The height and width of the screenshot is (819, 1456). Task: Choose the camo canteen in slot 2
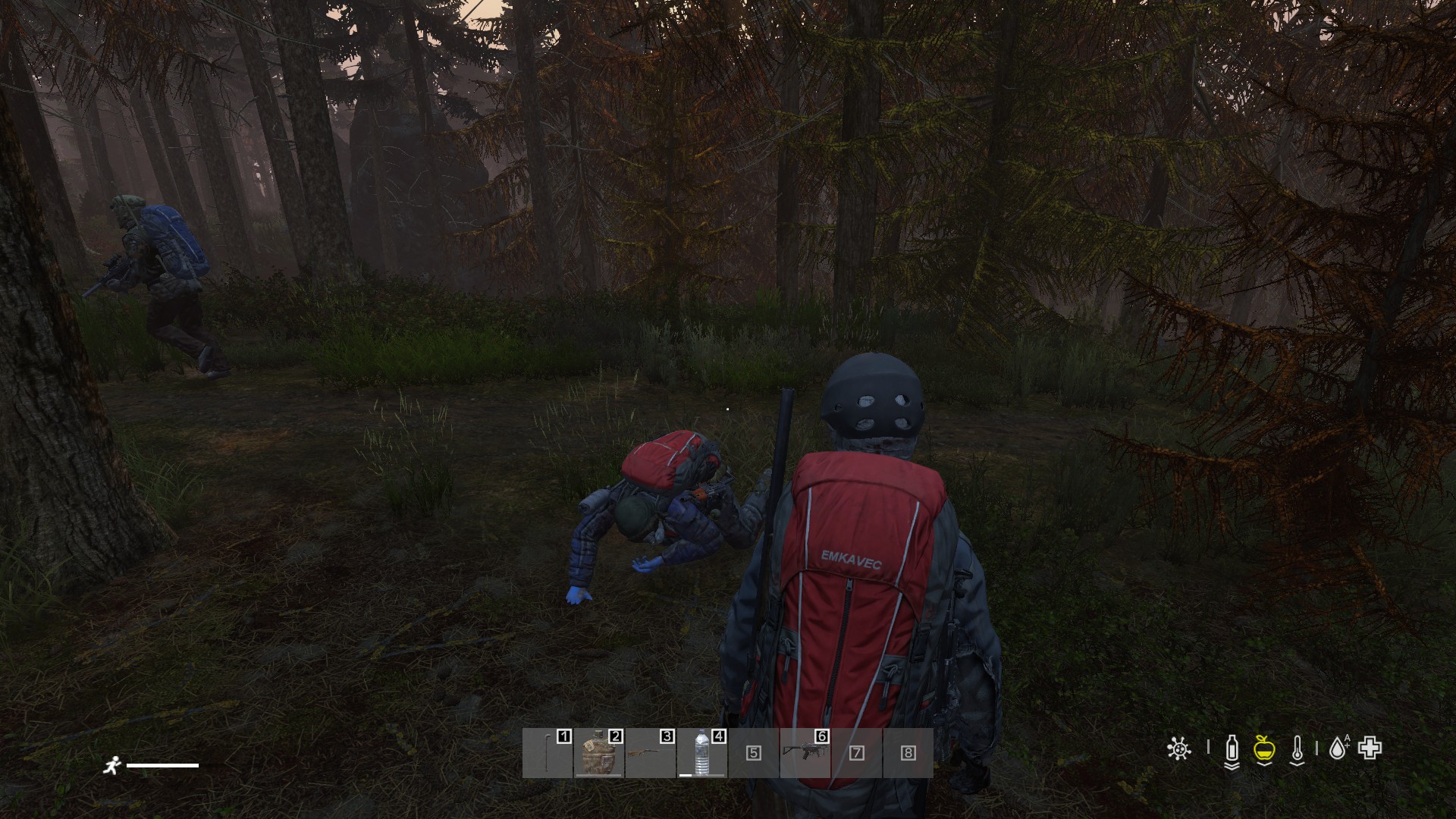point(598,753)
